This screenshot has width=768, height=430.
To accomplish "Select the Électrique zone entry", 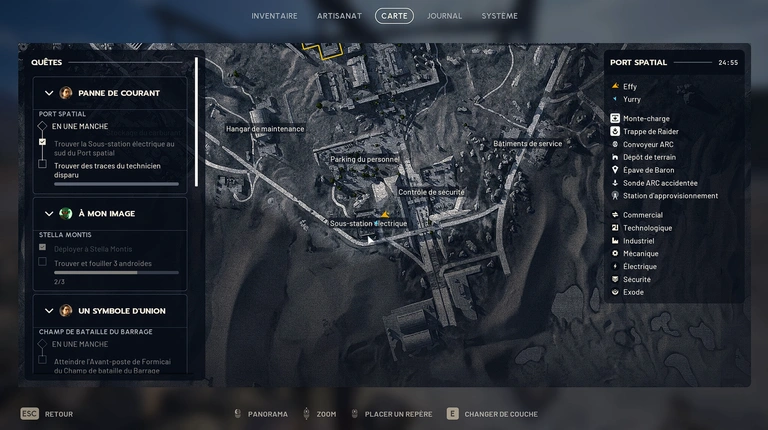I will (640, 267).
